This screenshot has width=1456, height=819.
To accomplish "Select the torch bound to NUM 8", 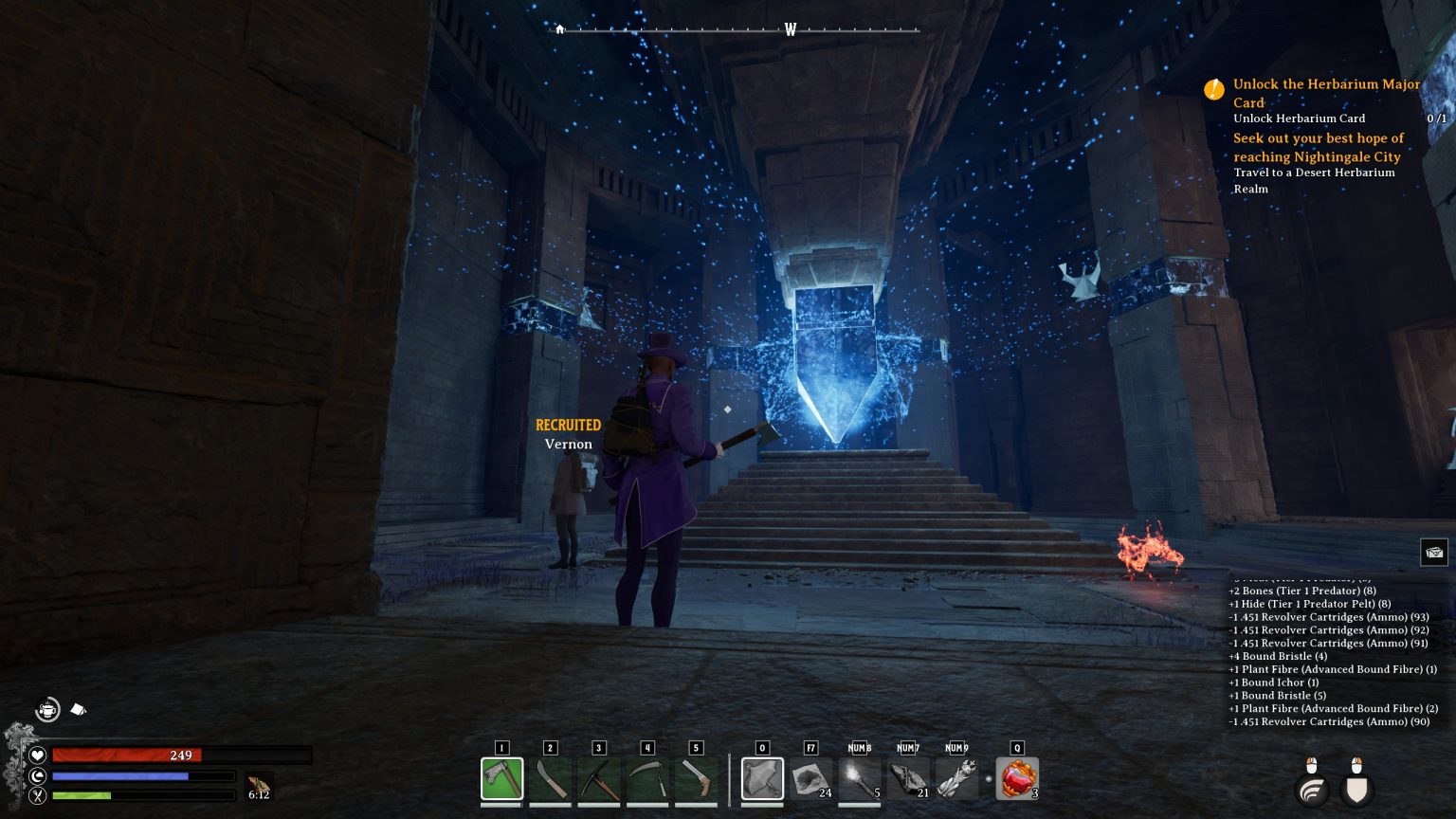I will [859, 777].
